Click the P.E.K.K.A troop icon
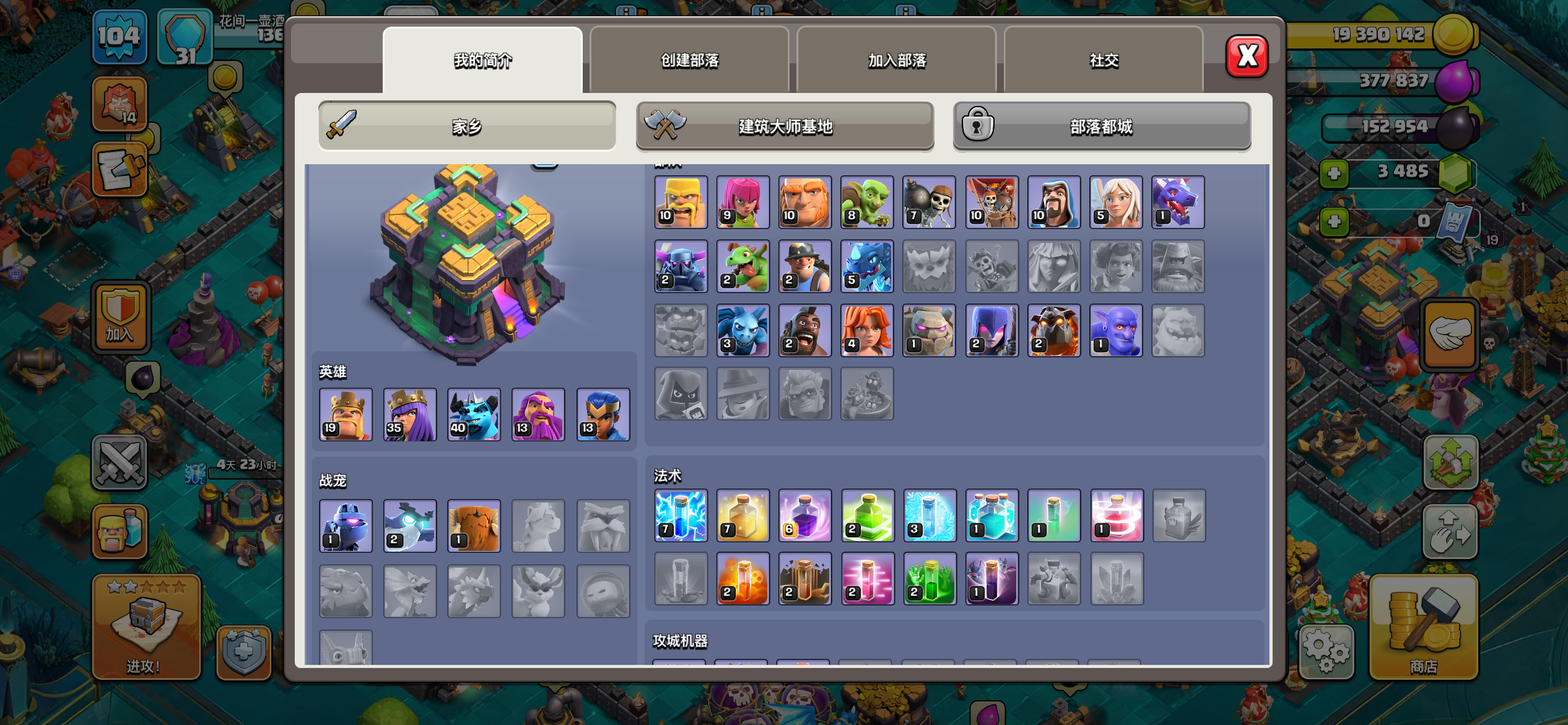The height and width of the screenshot is (725, 1568). click(x=680, y=266)
